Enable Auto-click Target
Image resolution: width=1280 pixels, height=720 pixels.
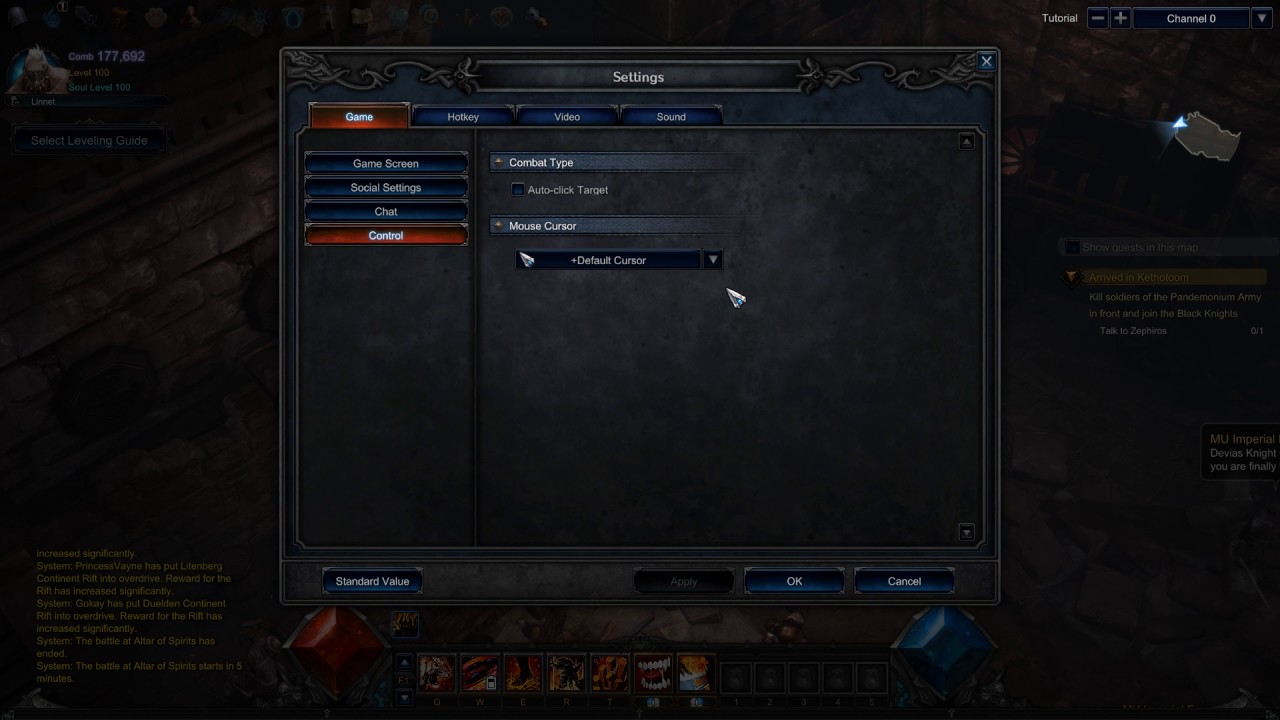point(517,190)
